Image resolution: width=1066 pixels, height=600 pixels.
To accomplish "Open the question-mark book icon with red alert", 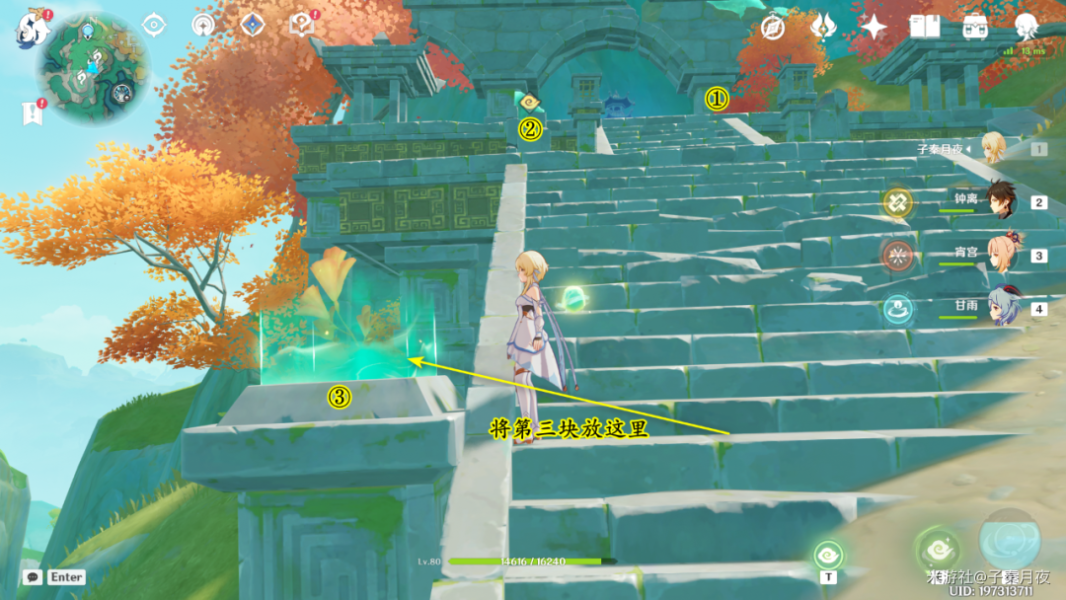I will pos(302,23).
